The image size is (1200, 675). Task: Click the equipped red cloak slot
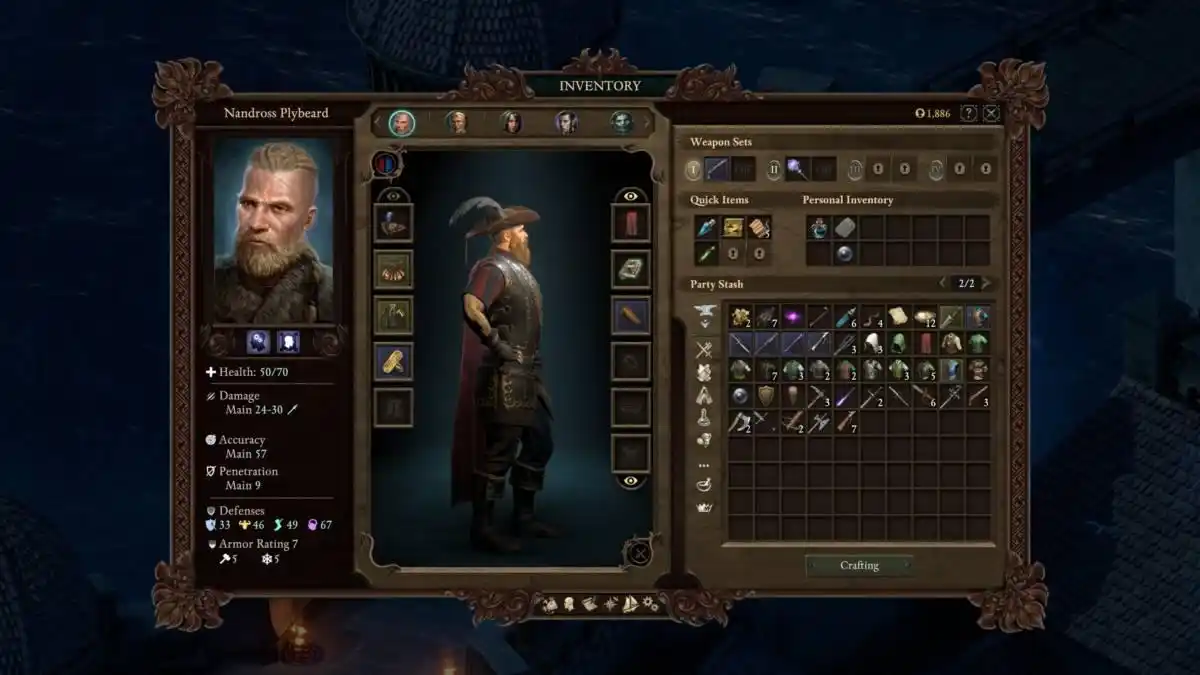[630, 222]
